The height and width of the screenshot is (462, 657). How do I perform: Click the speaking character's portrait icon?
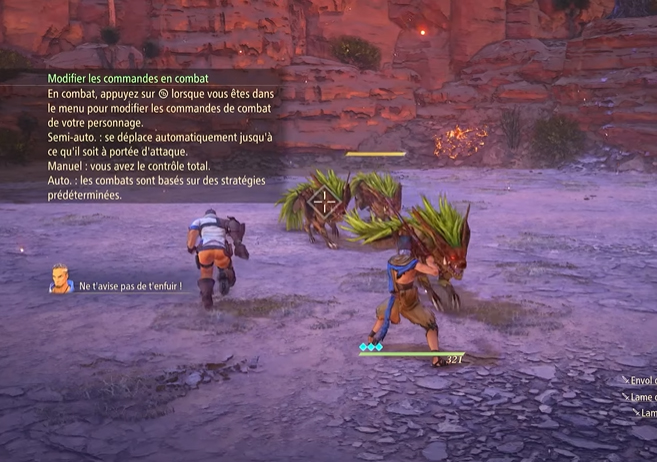pos(61,279)
